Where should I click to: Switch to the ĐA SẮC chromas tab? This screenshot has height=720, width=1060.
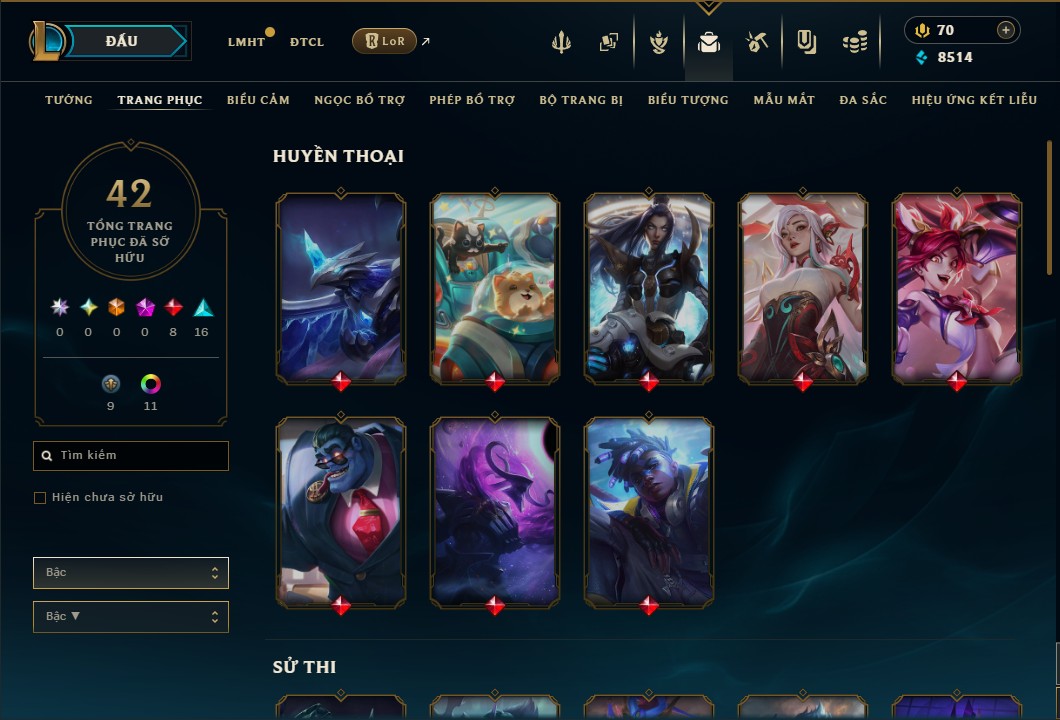tap(863, 100)
